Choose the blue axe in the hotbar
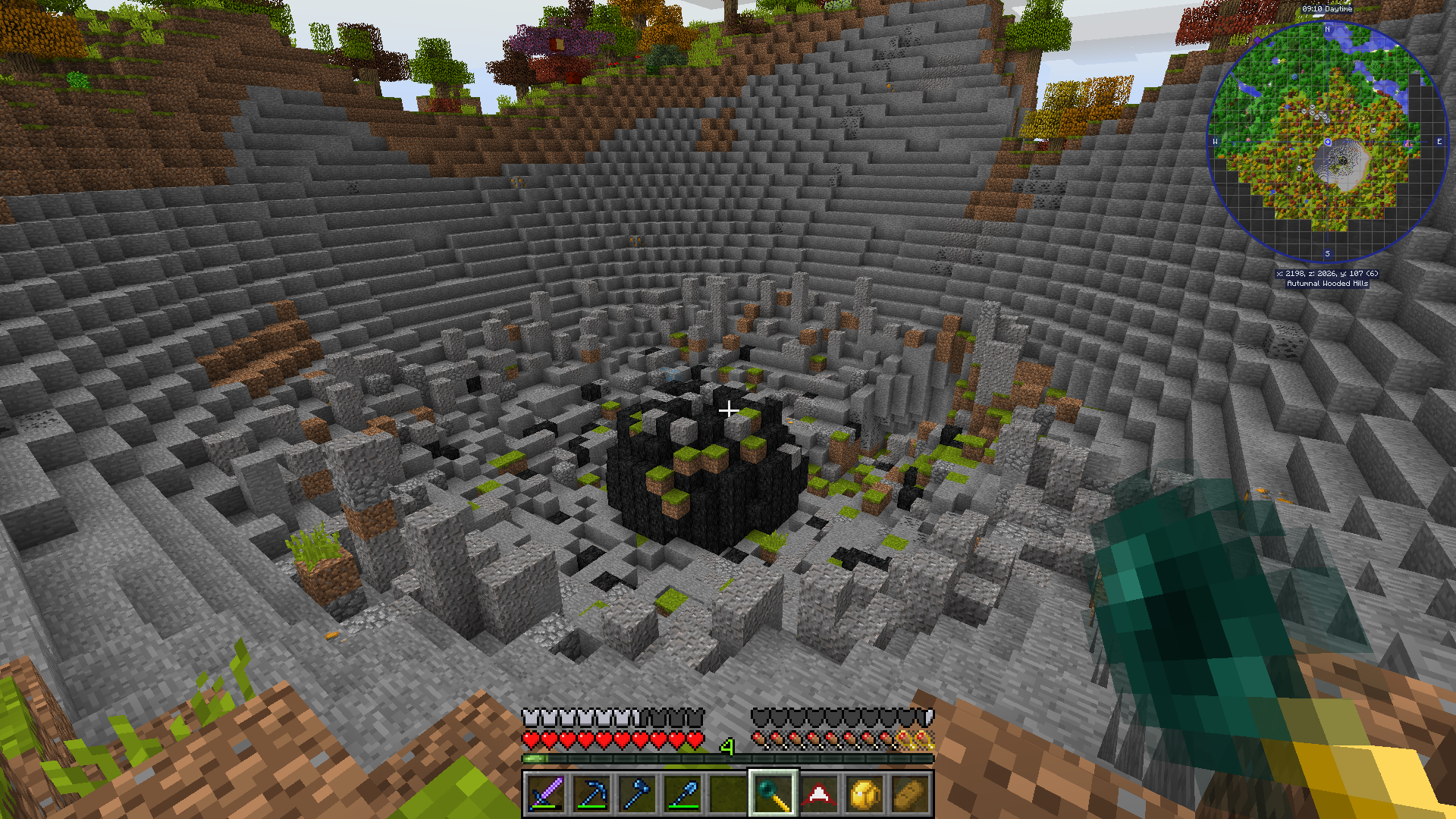 tap(637, 794)
